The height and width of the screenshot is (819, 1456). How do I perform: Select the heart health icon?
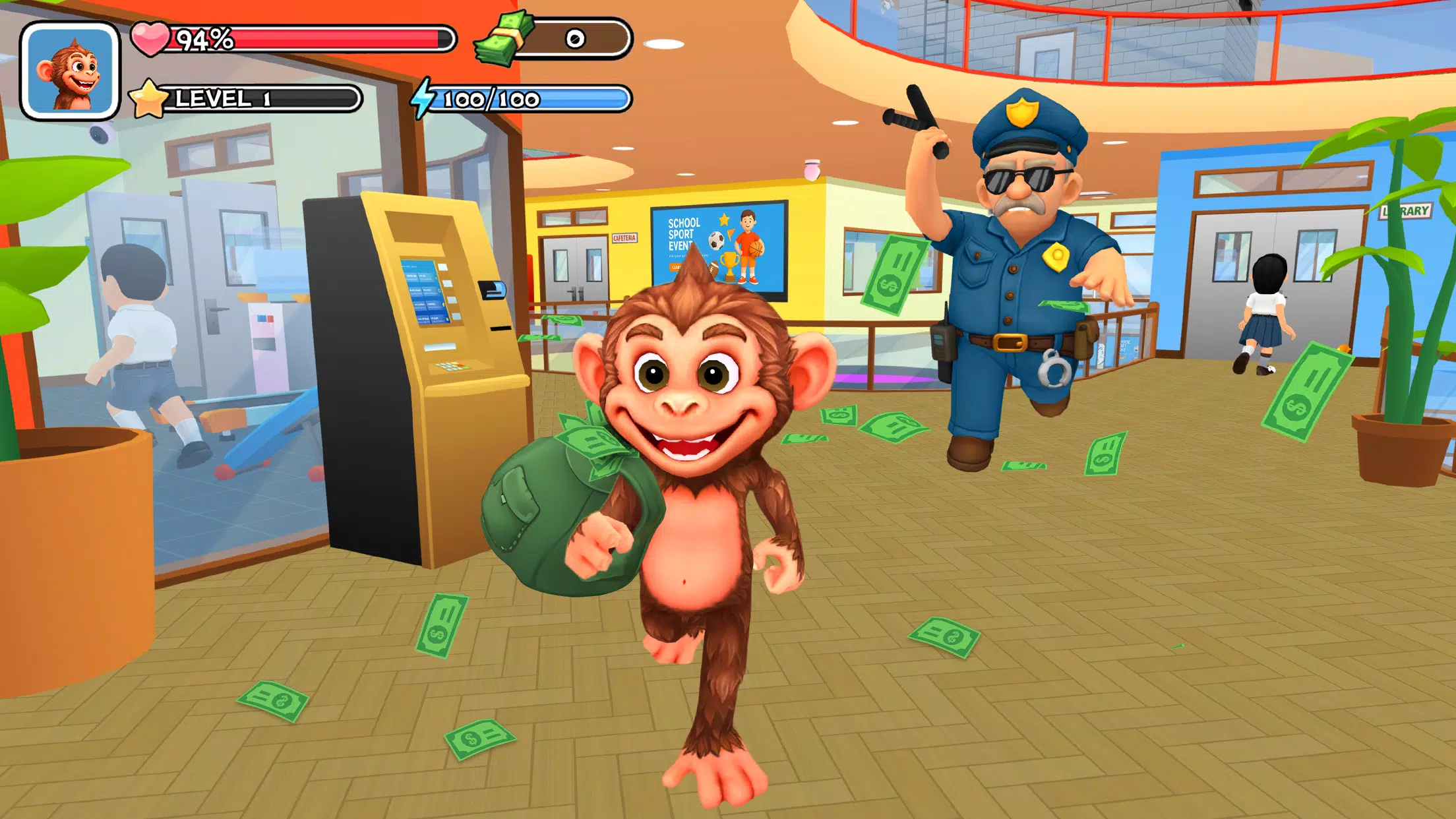pos(151,37)
